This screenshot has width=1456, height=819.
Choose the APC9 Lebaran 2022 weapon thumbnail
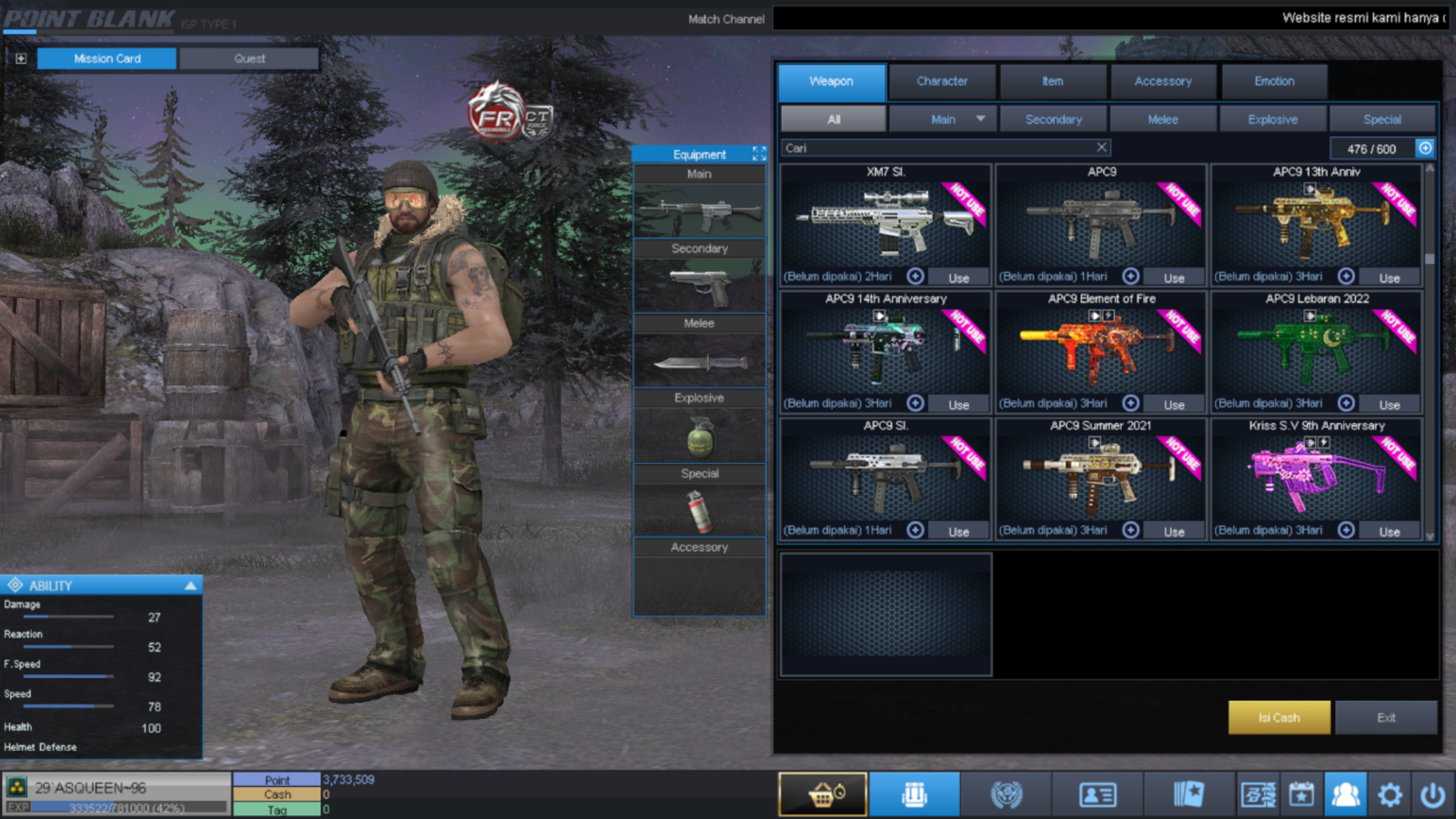[1316, 349]
